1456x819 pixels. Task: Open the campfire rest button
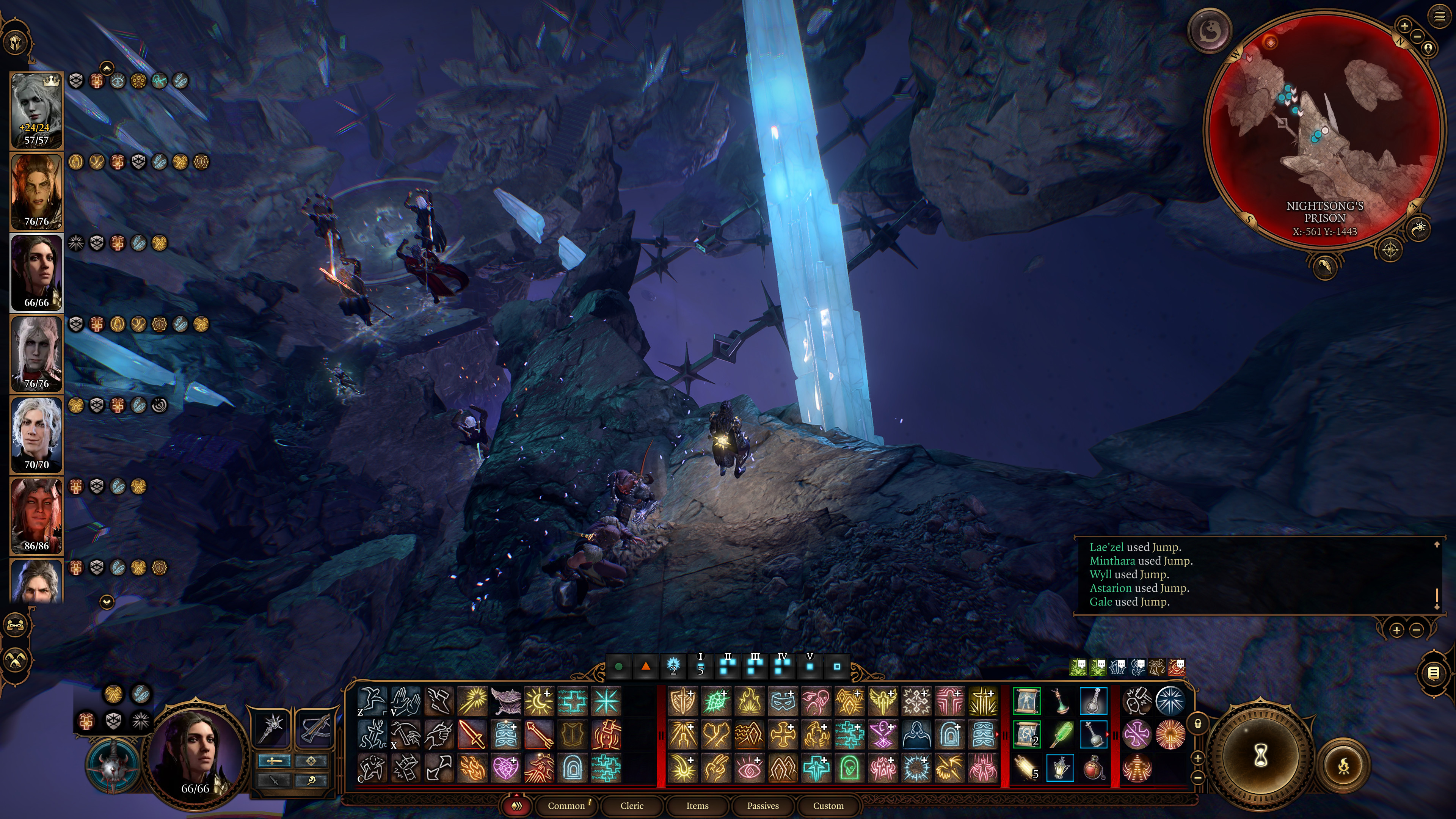(x=1344, y=766)
